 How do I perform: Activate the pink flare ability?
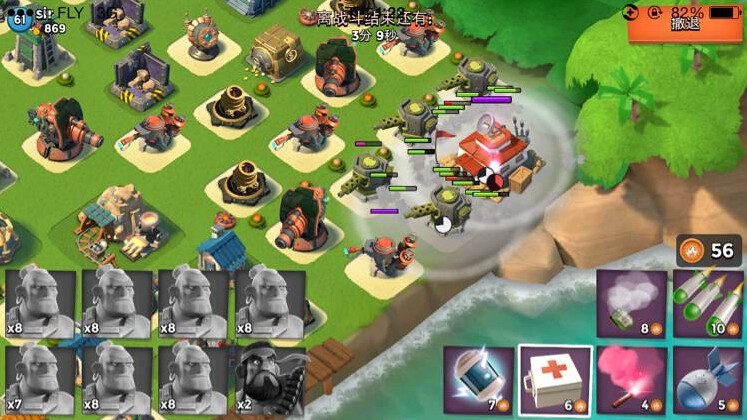click(632, 380)
